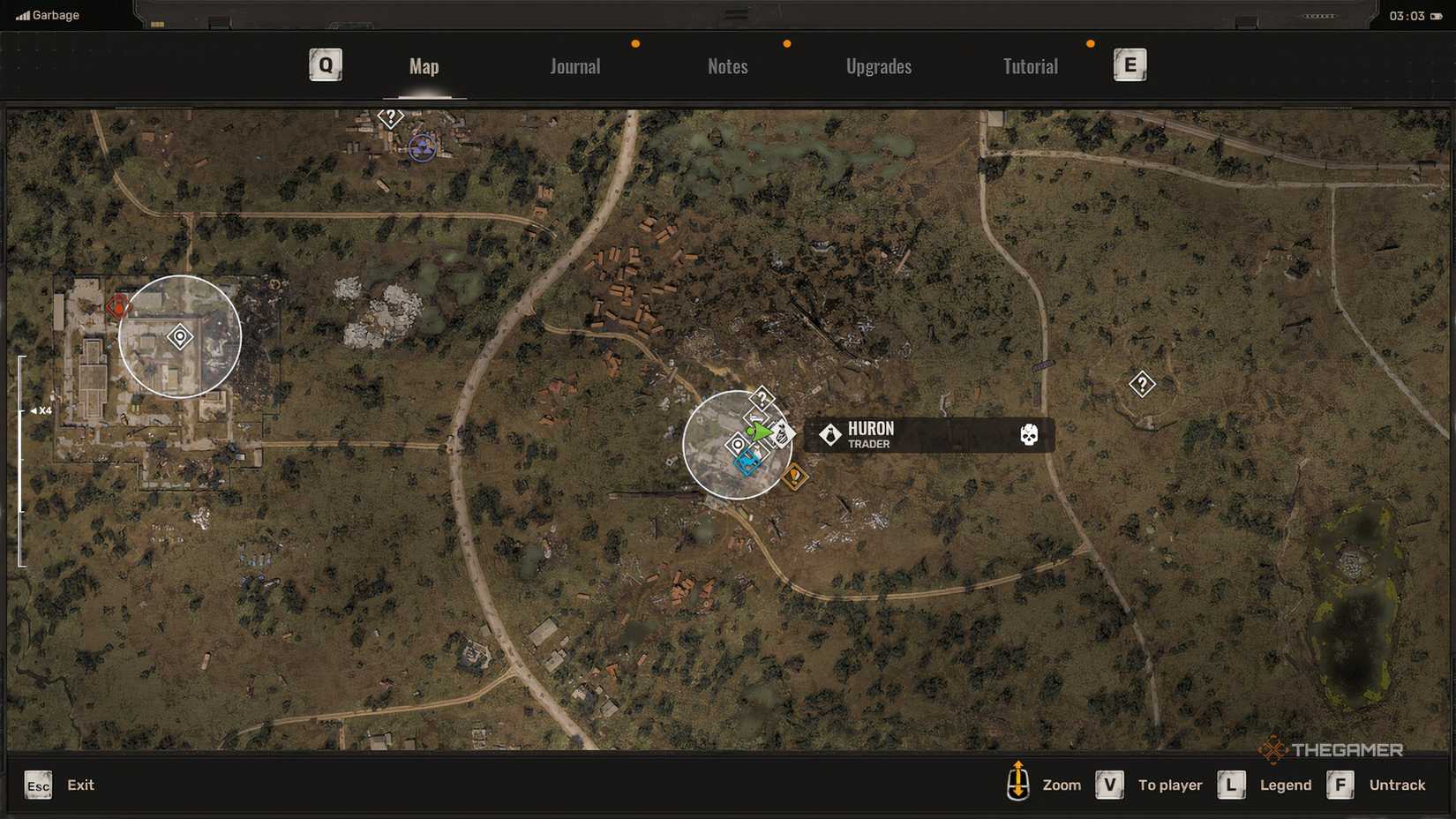Click the "?" marker on the eastern map area
This screenshot has height=819, width=1456.
point(1143,383)
